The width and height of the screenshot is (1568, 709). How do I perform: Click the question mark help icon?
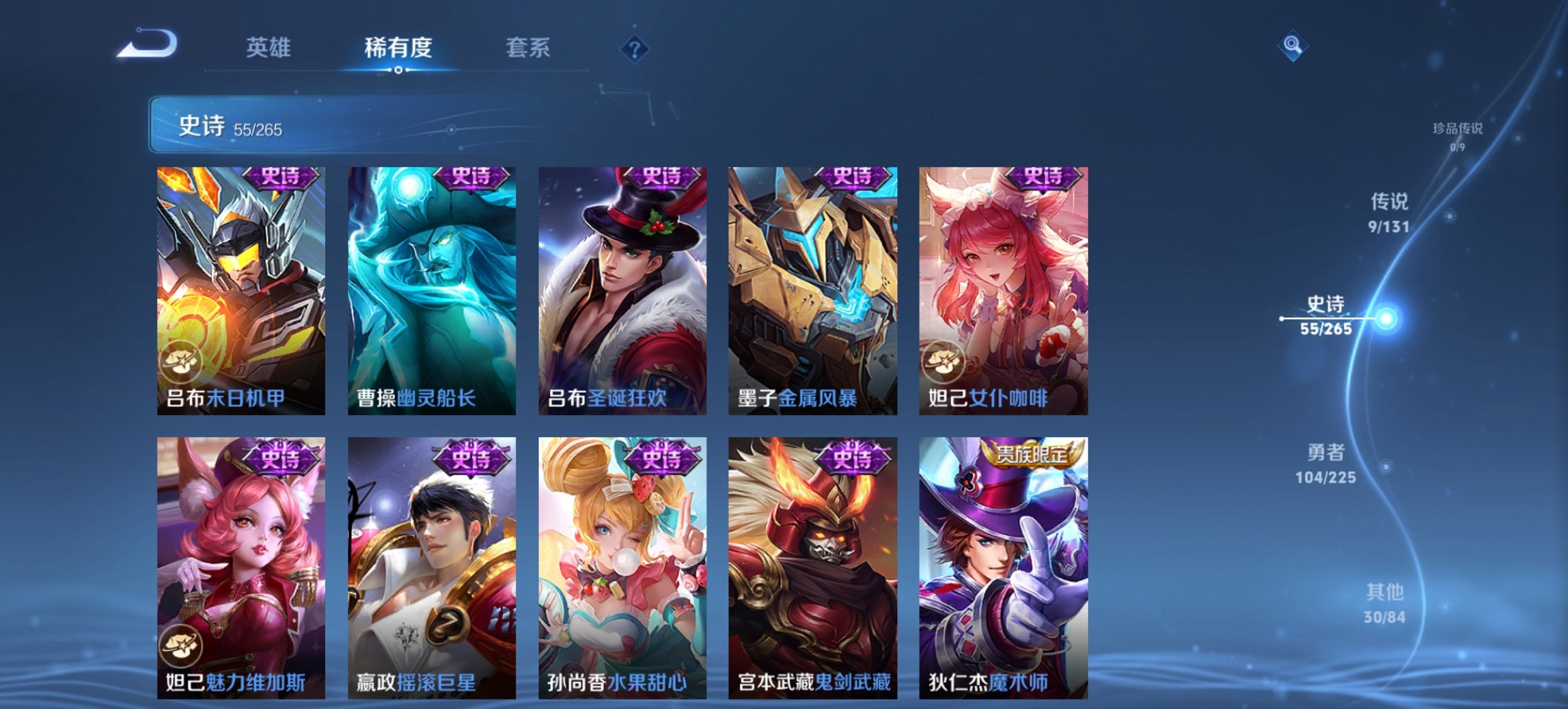(x=635, y=48)
